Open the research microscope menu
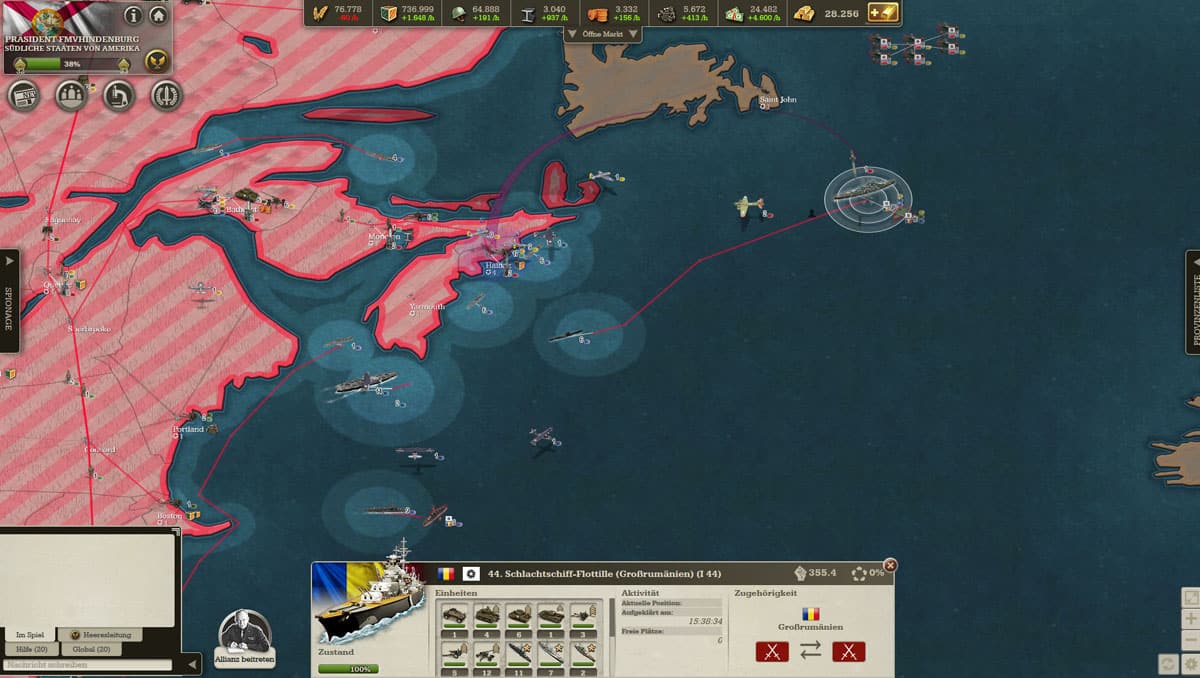 [x=118, y=96]
